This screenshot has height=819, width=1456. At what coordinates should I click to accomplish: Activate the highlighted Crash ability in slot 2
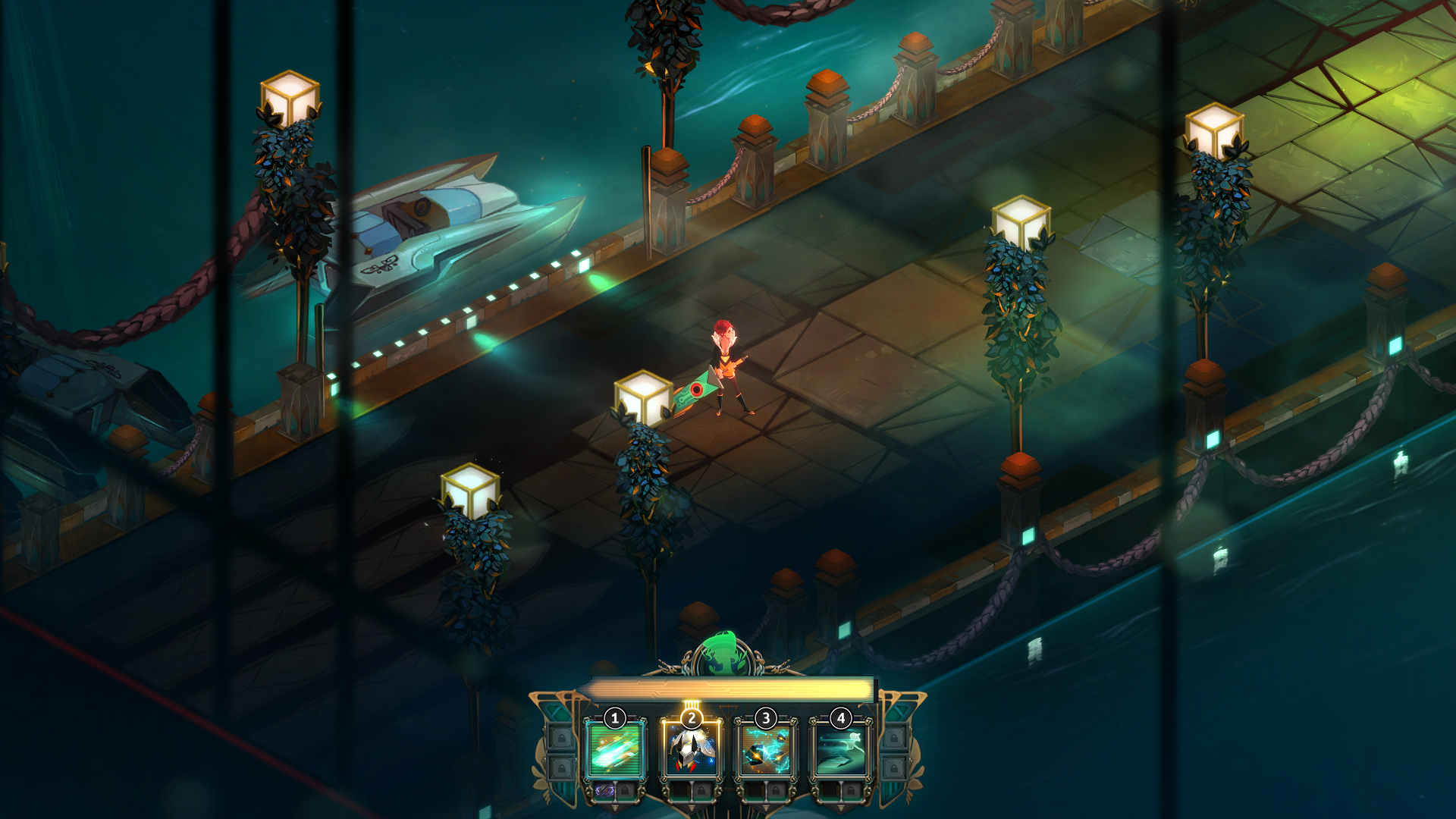(690, 749)
